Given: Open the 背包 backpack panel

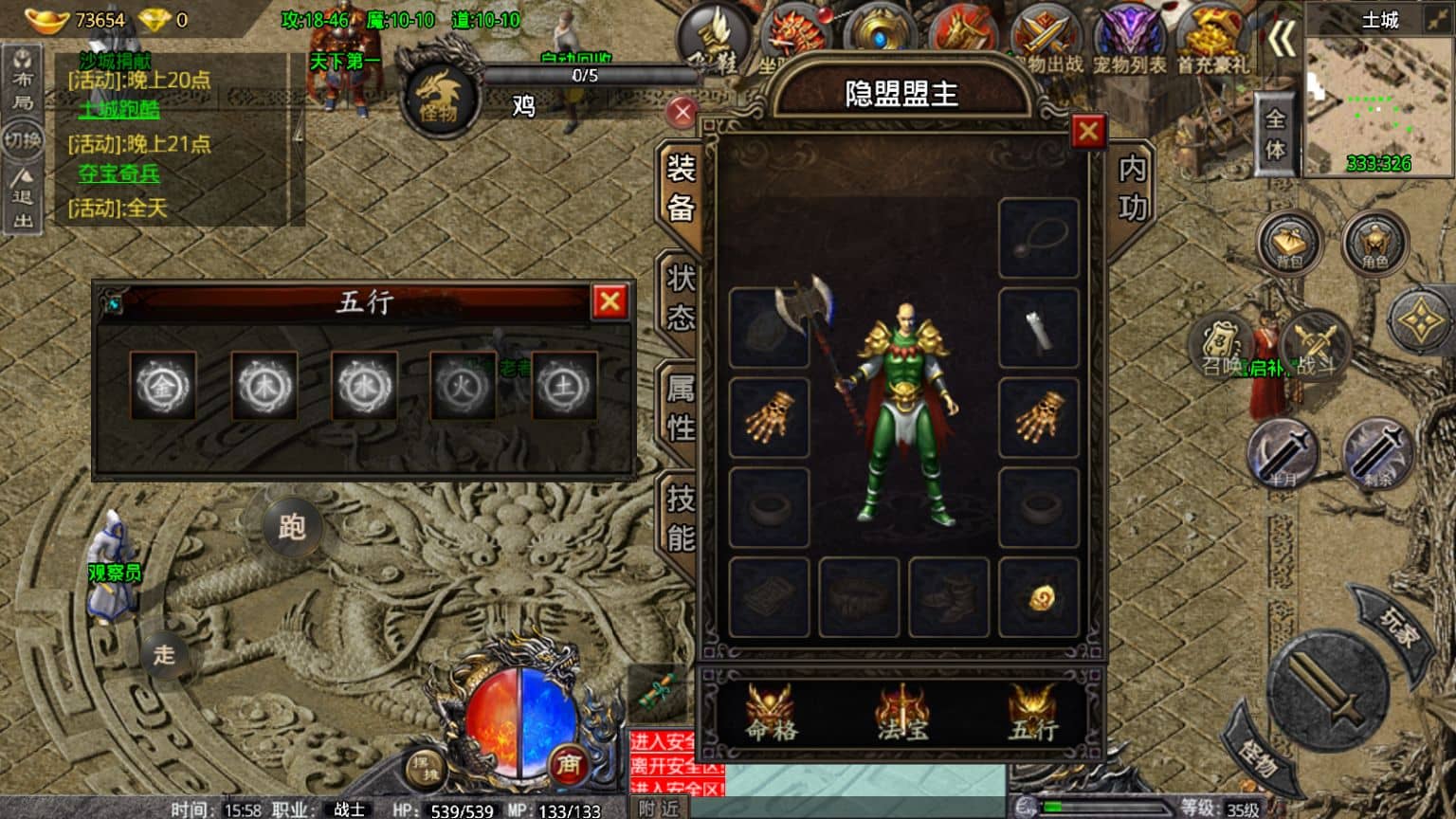Looking at the screenshot, I should [1289, 242].
